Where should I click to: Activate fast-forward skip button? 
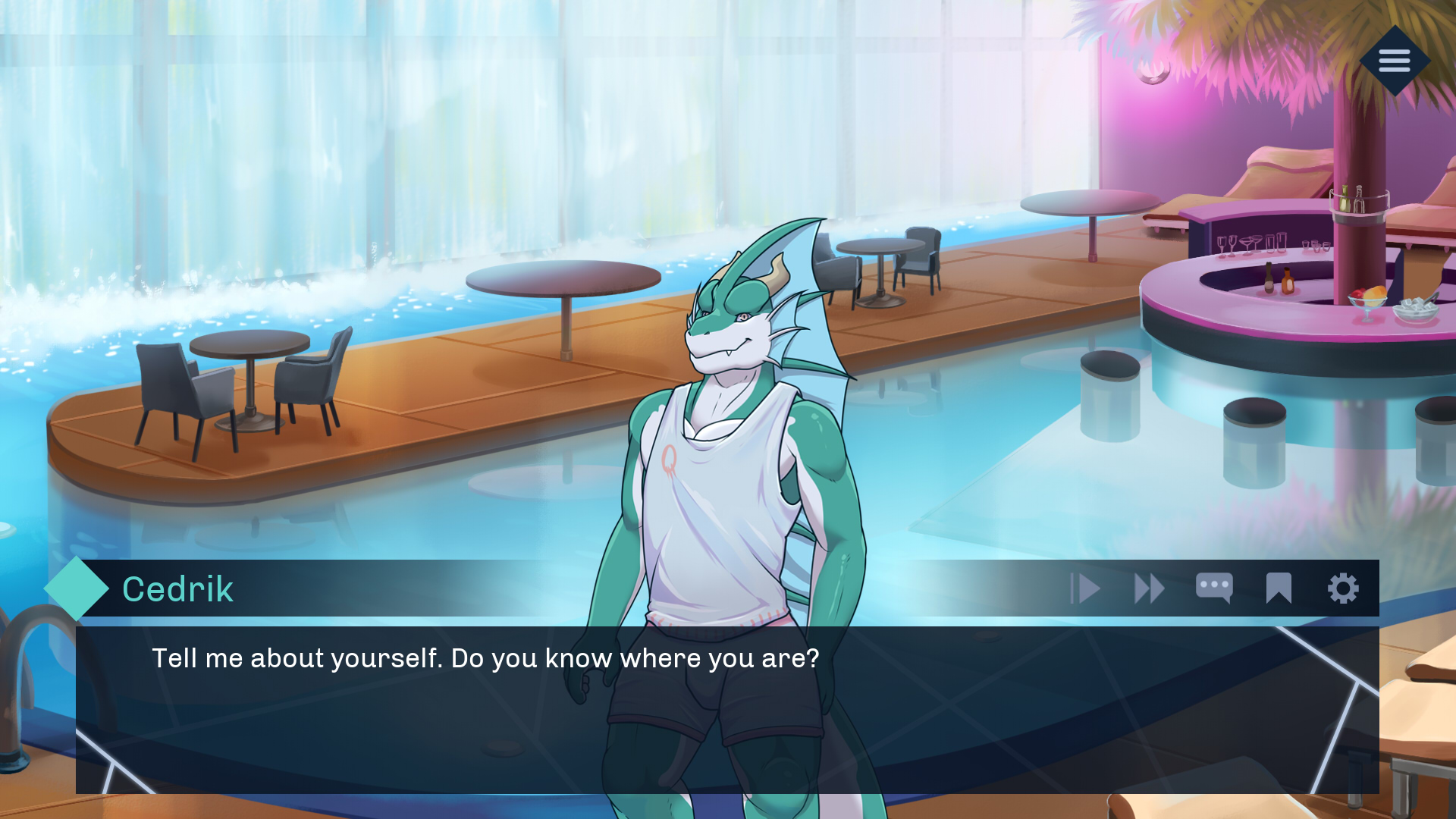click(1149, 588)
